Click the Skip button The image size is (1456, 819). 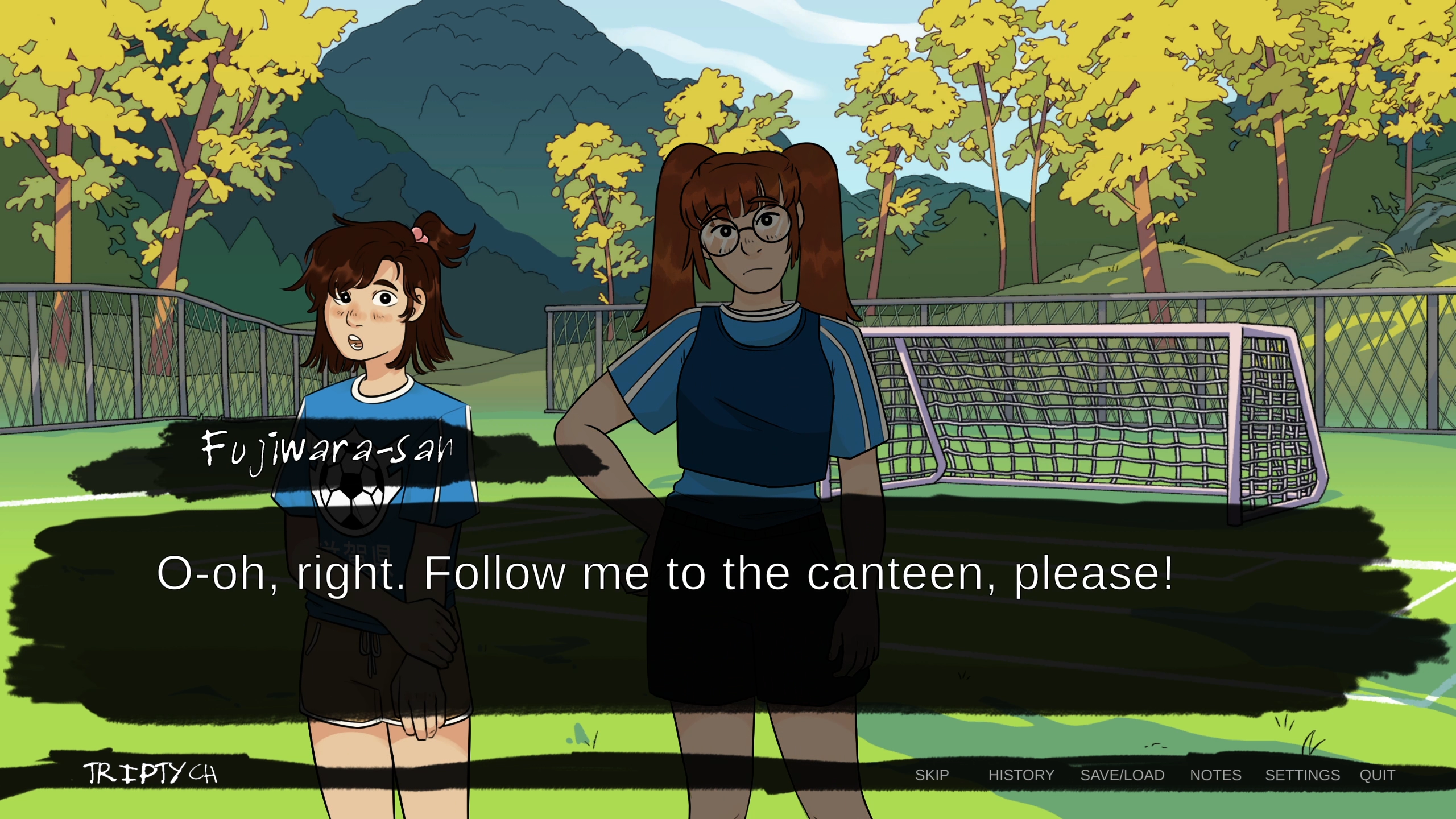pyautogui.click(x=932, y=775)
